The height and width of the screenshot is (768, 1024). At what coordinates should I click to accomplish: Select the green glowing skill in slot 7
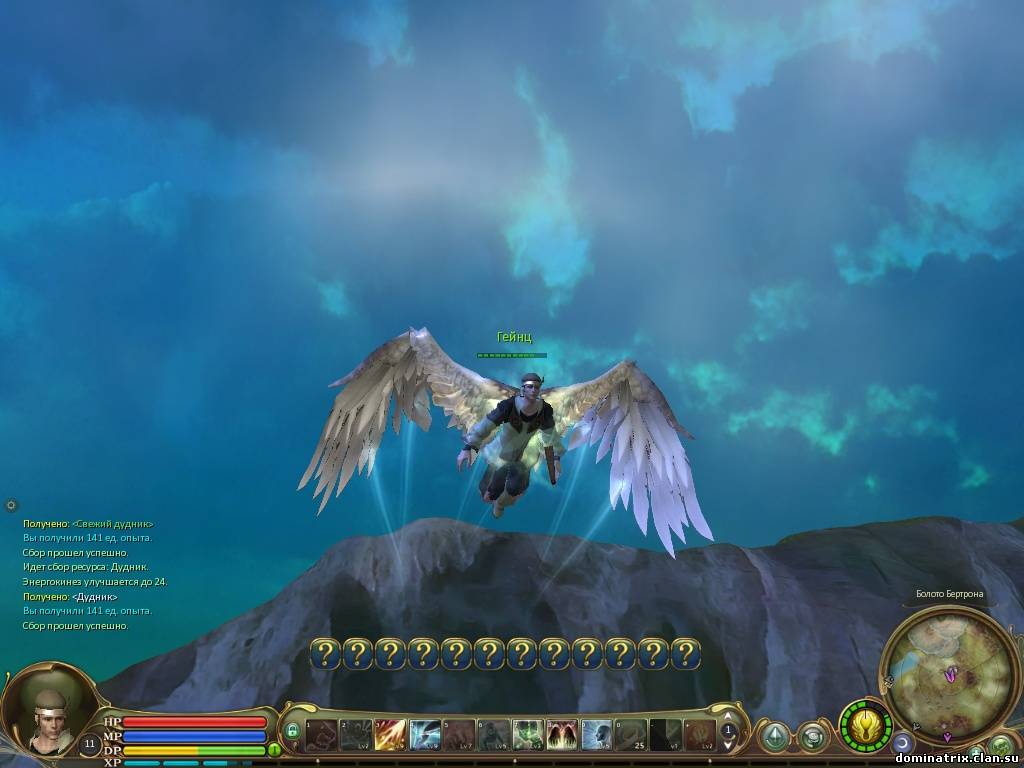coord(528,735)
